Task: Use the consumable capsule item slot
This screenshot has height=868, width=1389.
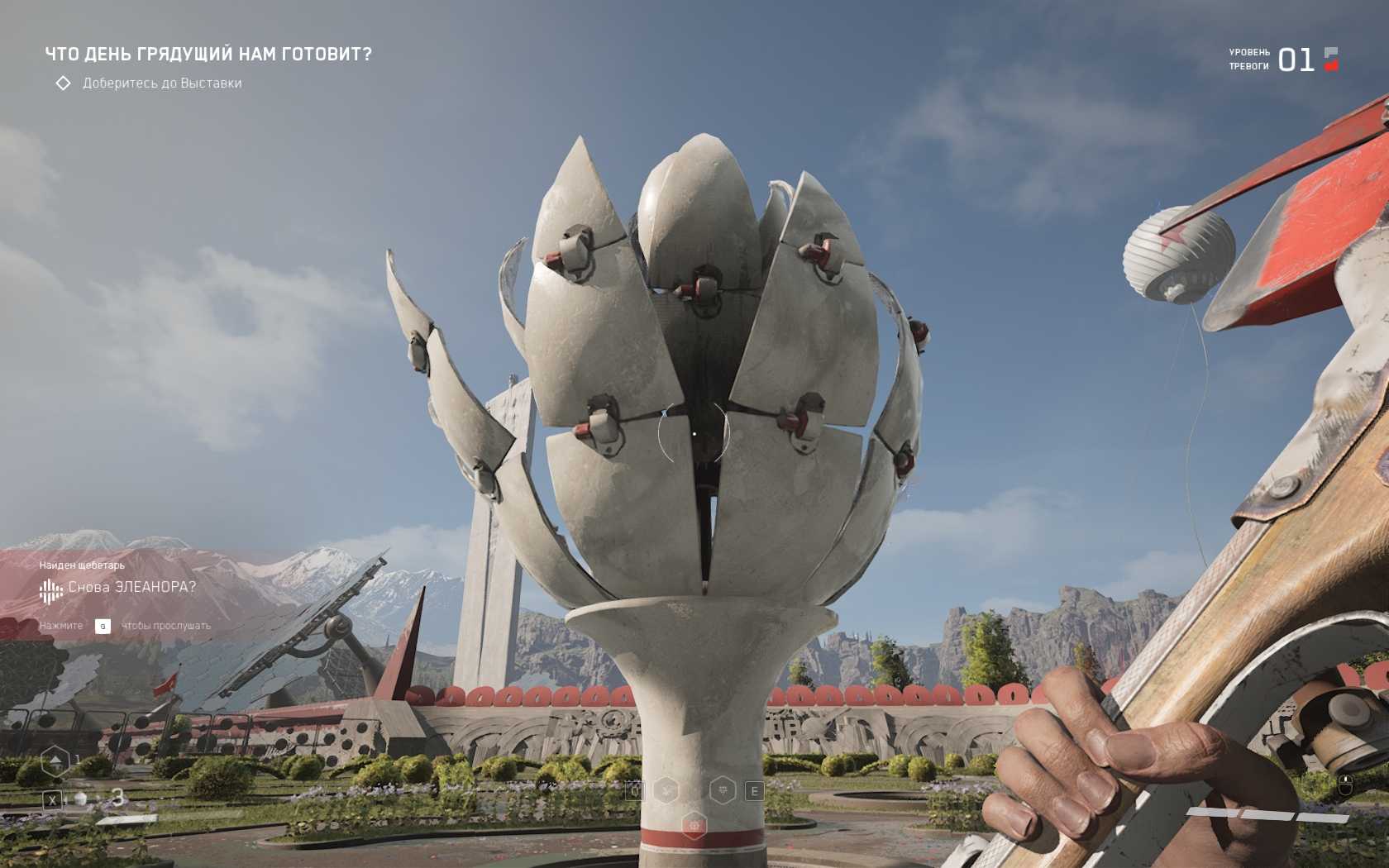Action: 81,799
